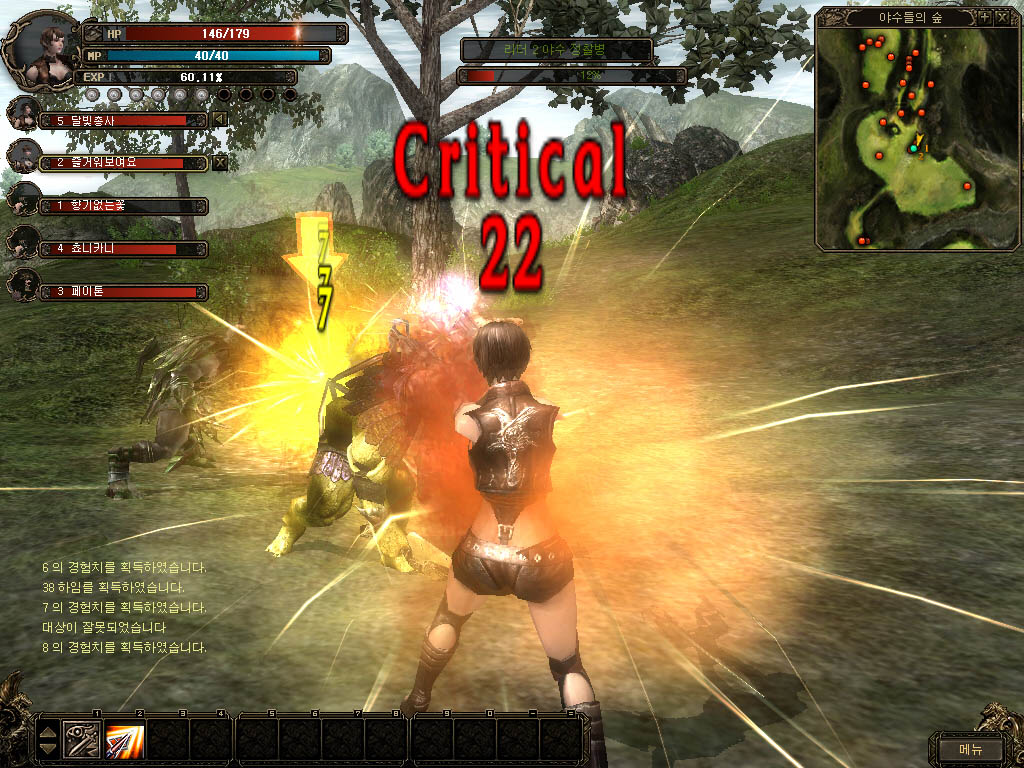Close the minimap with its X button
The image size is (1024, 768).
pyautogui.click(x=1001, y=17)
